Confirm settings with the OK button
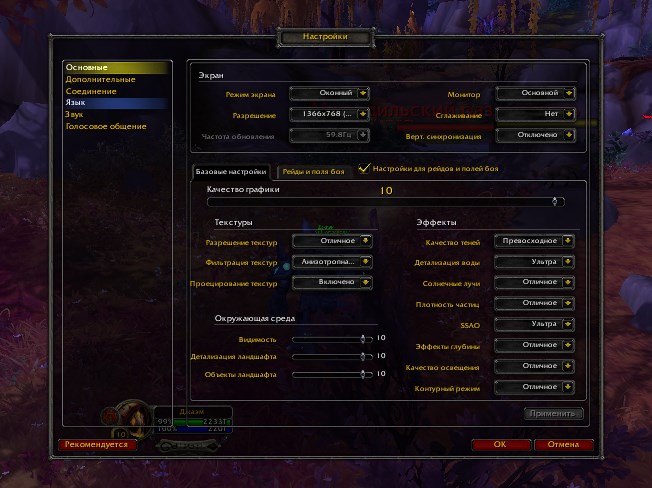The height and width of the screenshot is (488, 652). pyautogui.click(x=499, y=444)
